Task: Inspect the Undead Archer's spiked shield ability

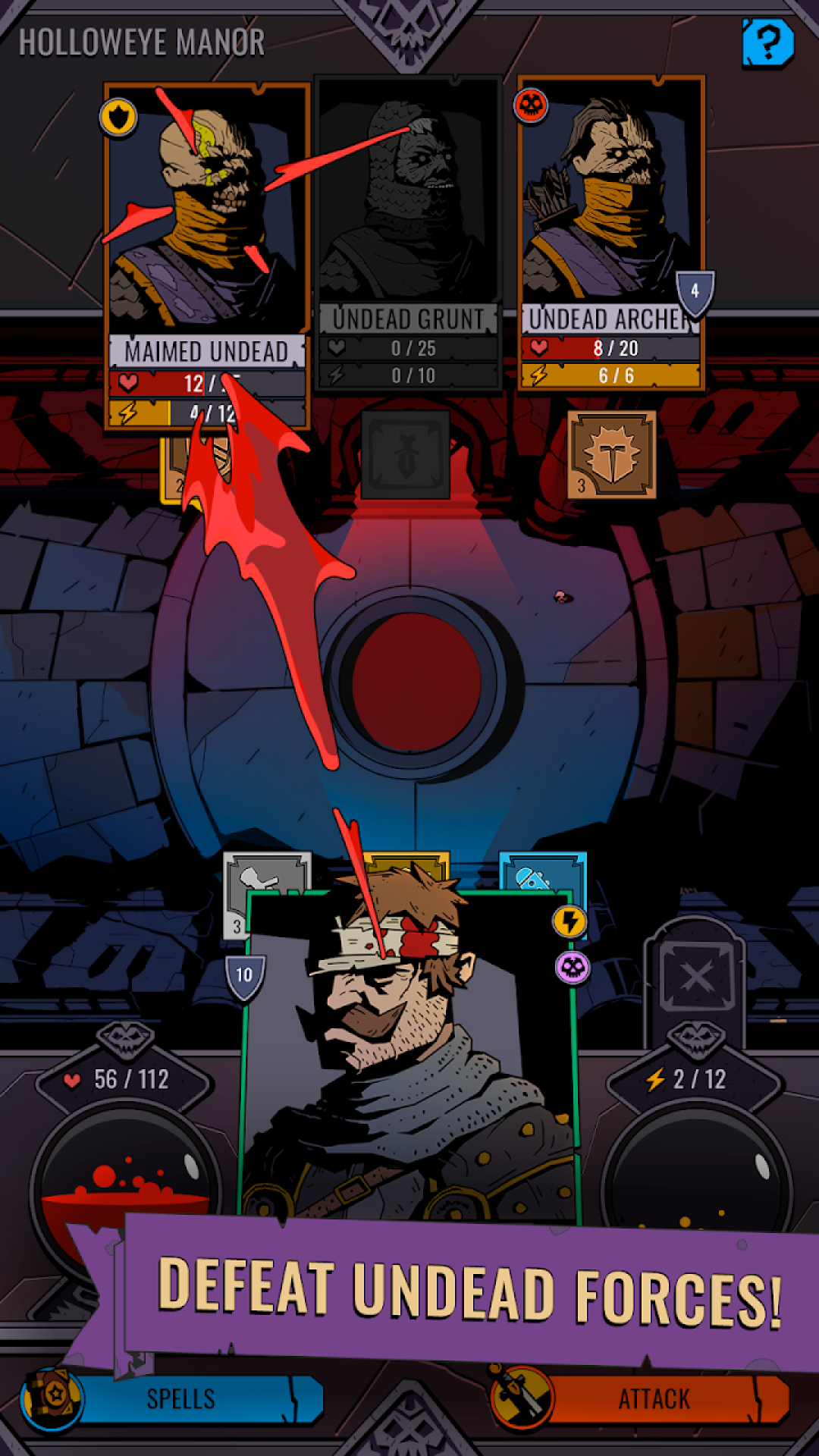Action: 611,455
